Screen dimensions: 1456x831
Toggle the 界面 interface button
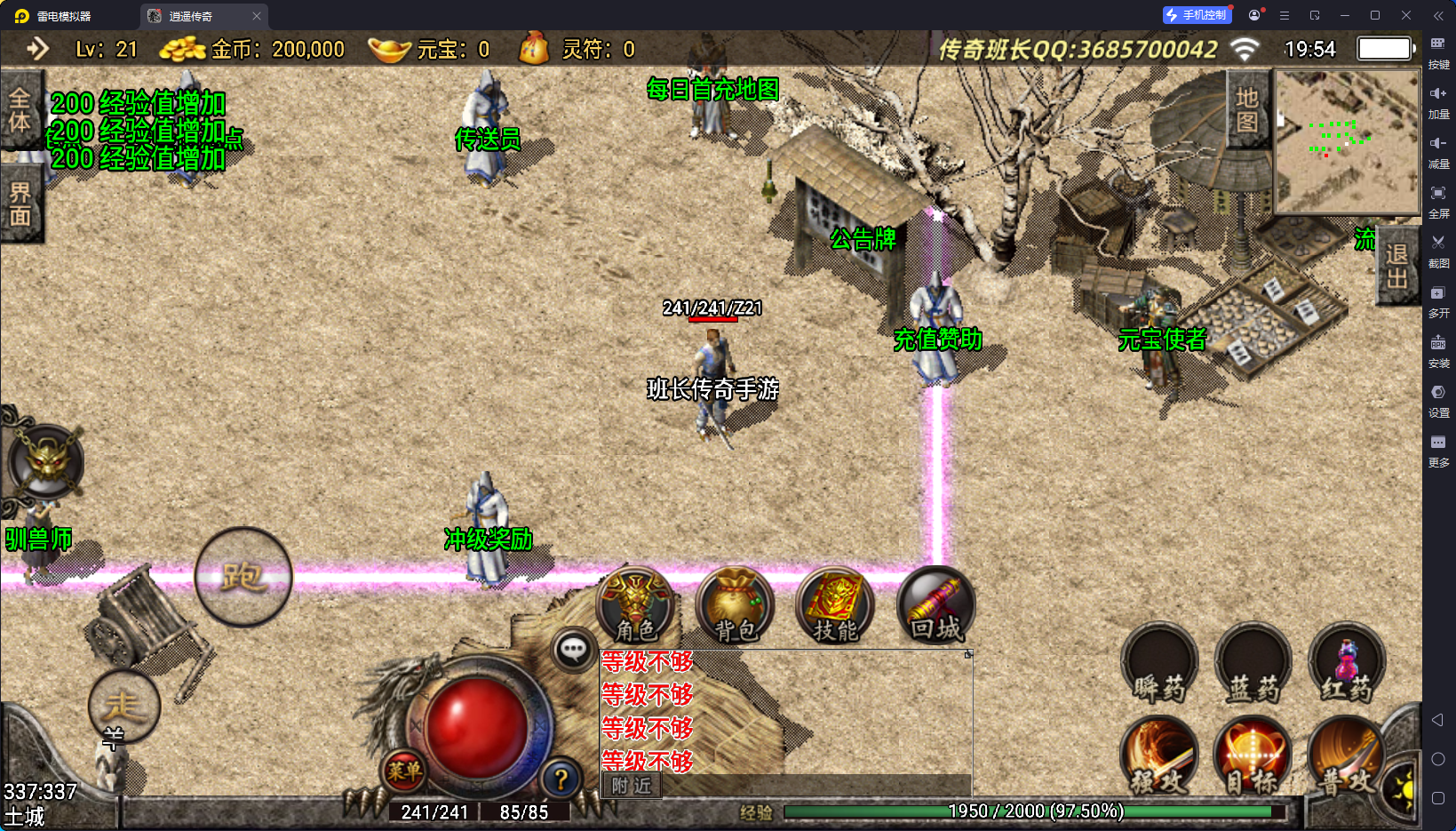click(x=20, y=204)
